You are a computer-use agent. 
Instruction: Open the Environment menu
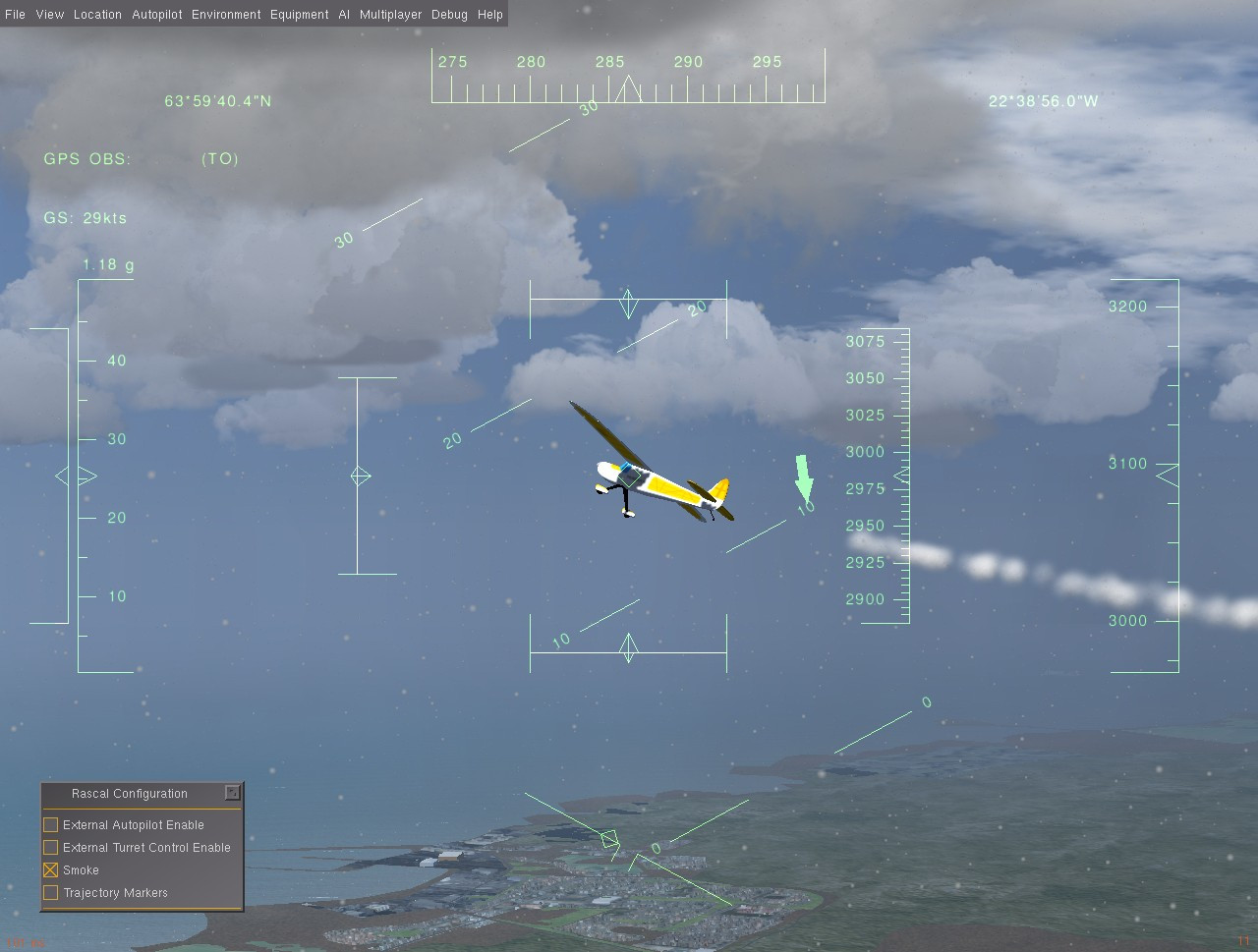pyautogui.click(x=225, y=14)
